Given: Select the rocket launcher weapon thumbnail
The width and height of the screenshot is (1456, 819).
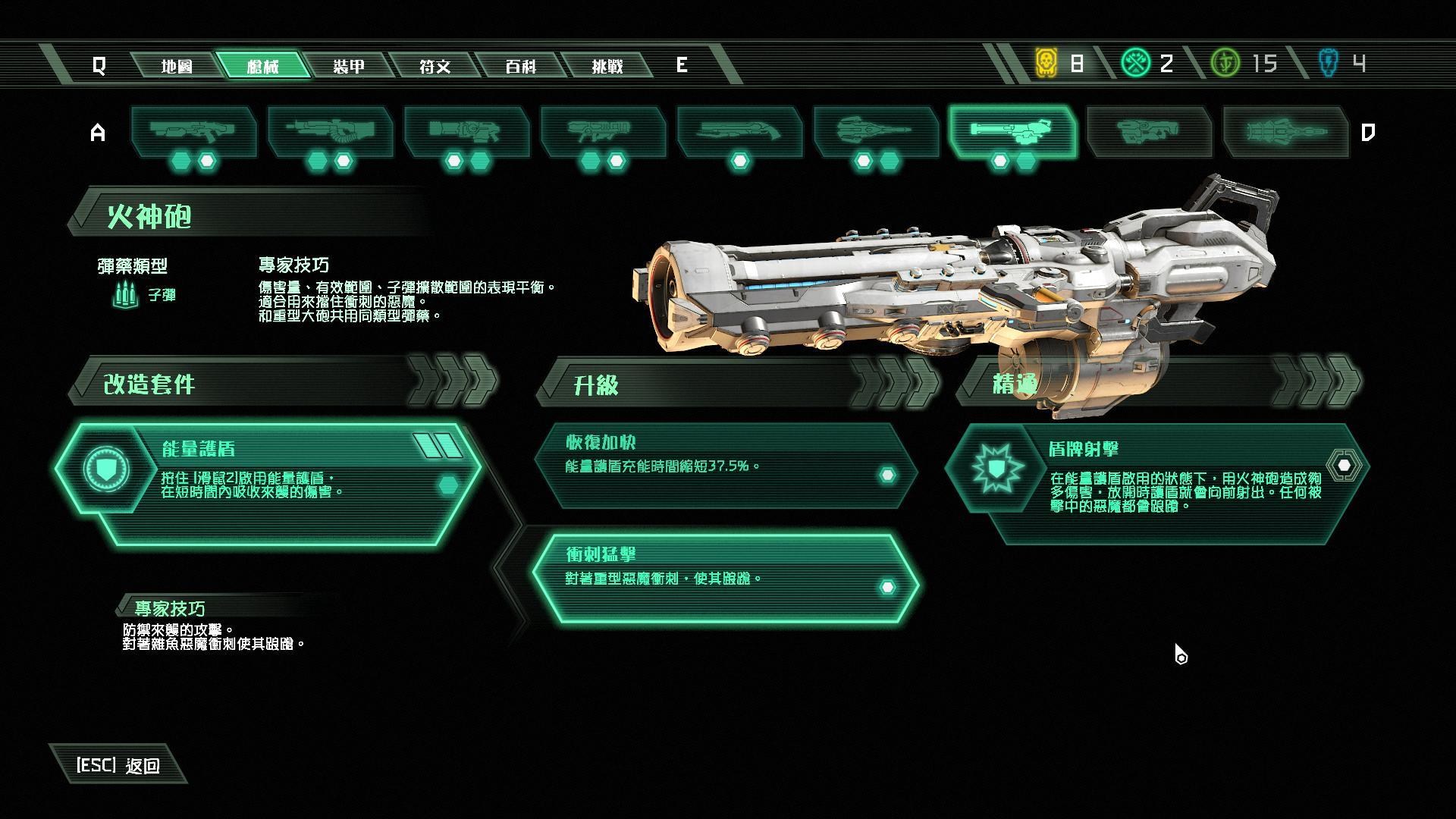Looking at the screenshot, I should [x=603, y=132].
